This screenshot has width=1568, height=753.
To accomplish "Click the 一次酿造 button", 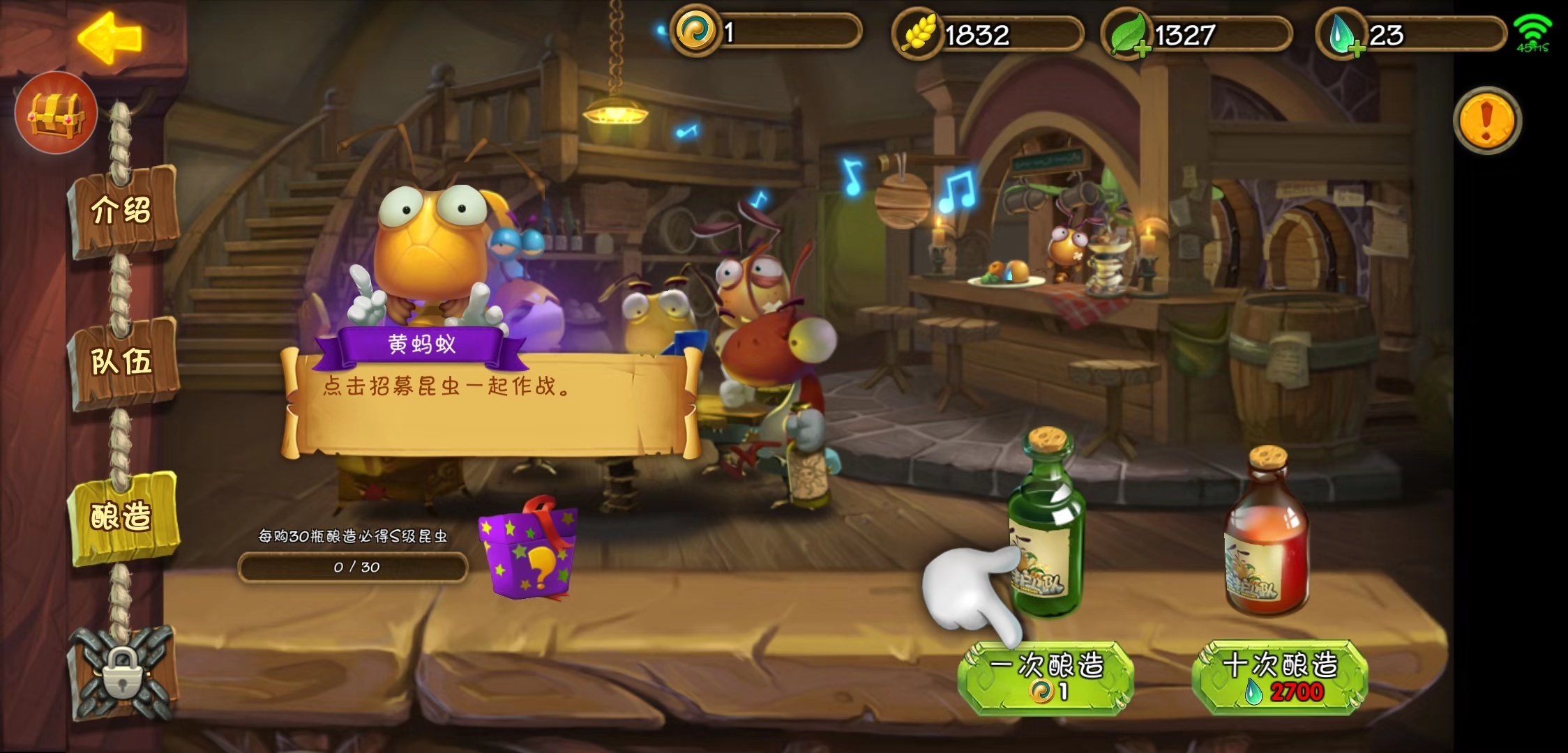I will coord(1046,676).
